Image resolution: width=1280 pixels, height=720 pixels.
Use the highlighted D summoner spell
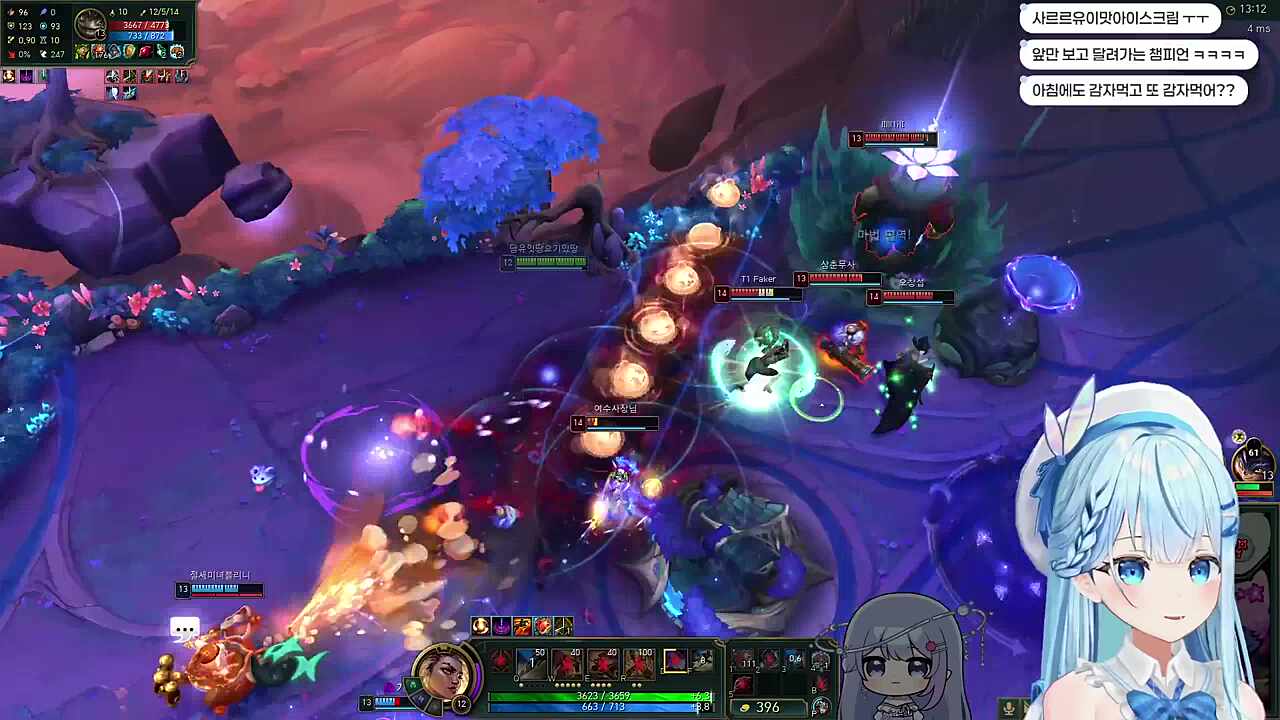677,661
